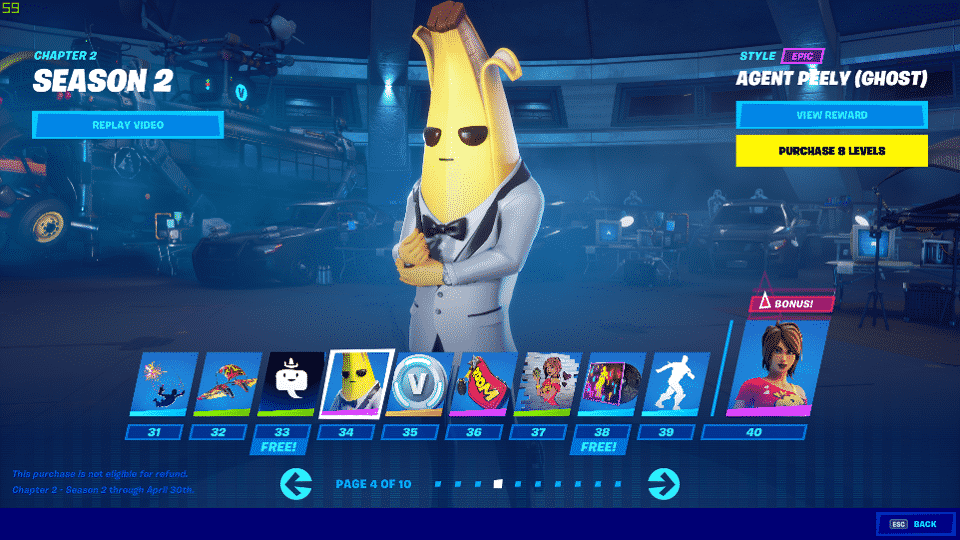960x540 pixels.
Task: Replay the Season 2 video
Action: point(127,125)
